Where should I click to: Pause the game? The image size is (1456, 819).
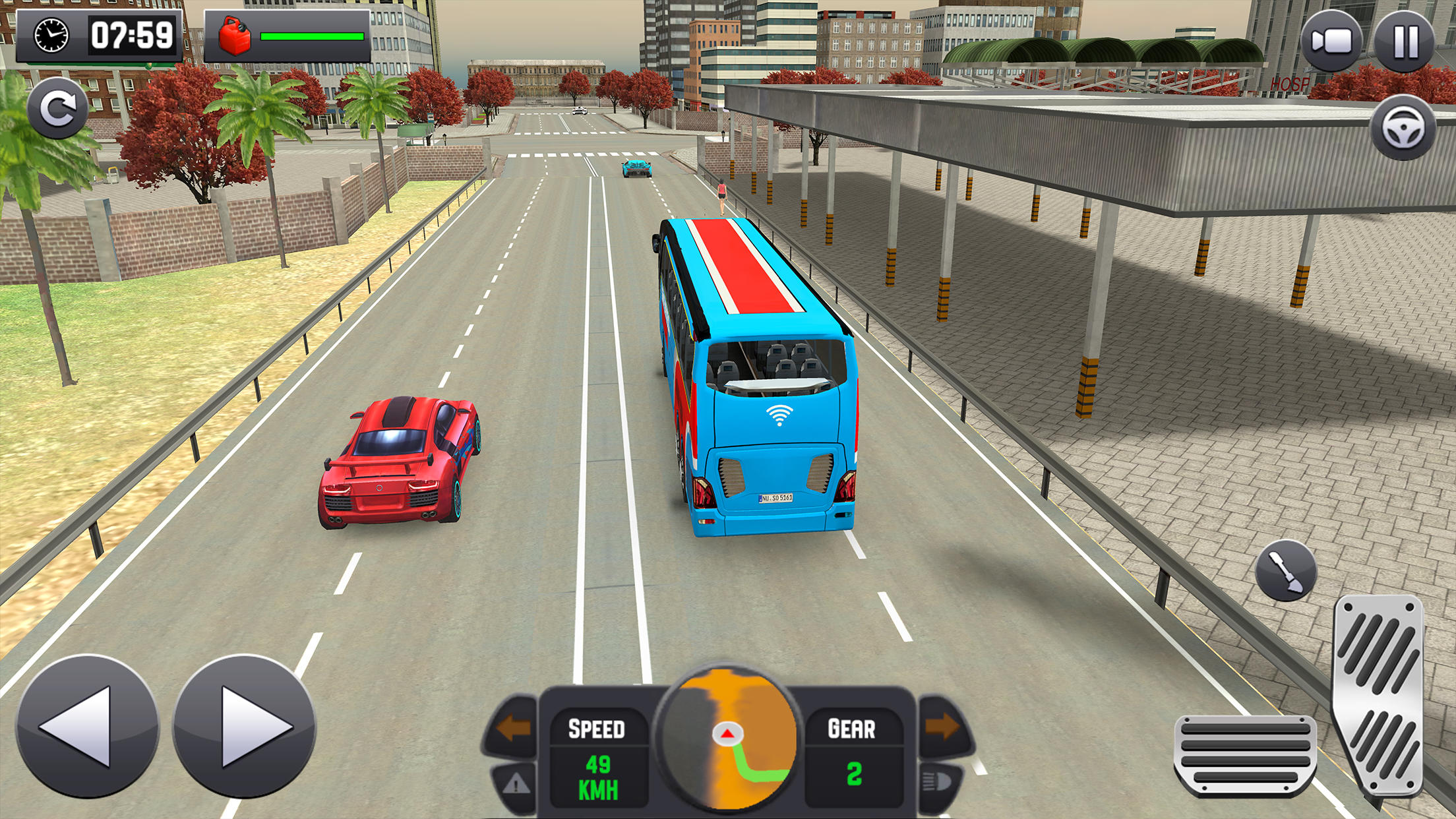pyautogui.click(x=1405, y=42)
